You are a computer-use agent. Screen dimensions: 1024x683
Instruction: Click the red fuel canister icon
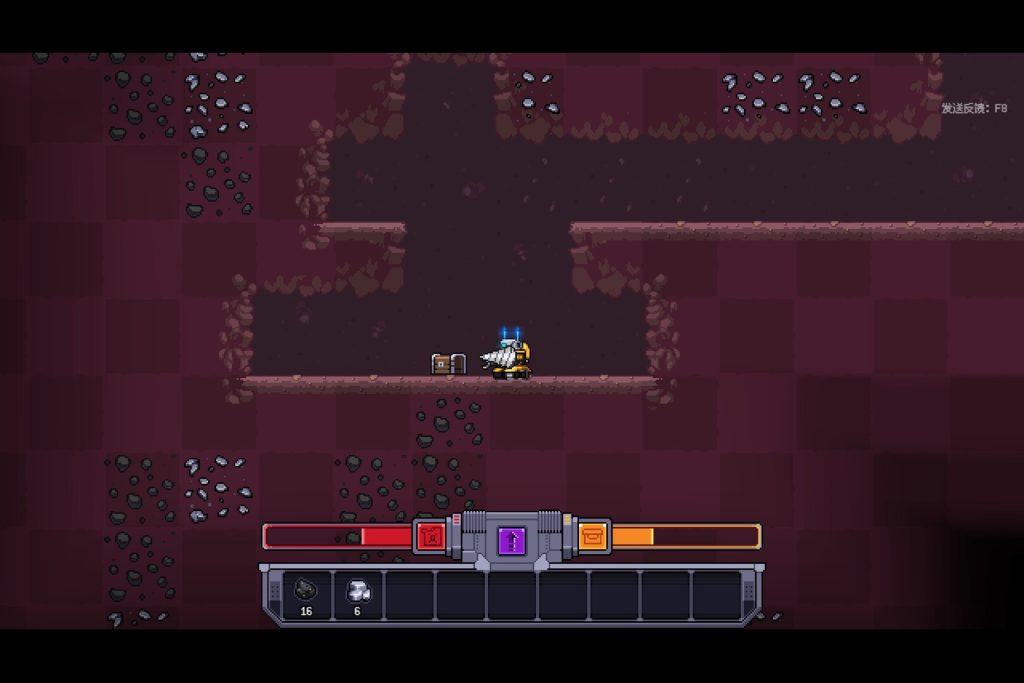430,537
